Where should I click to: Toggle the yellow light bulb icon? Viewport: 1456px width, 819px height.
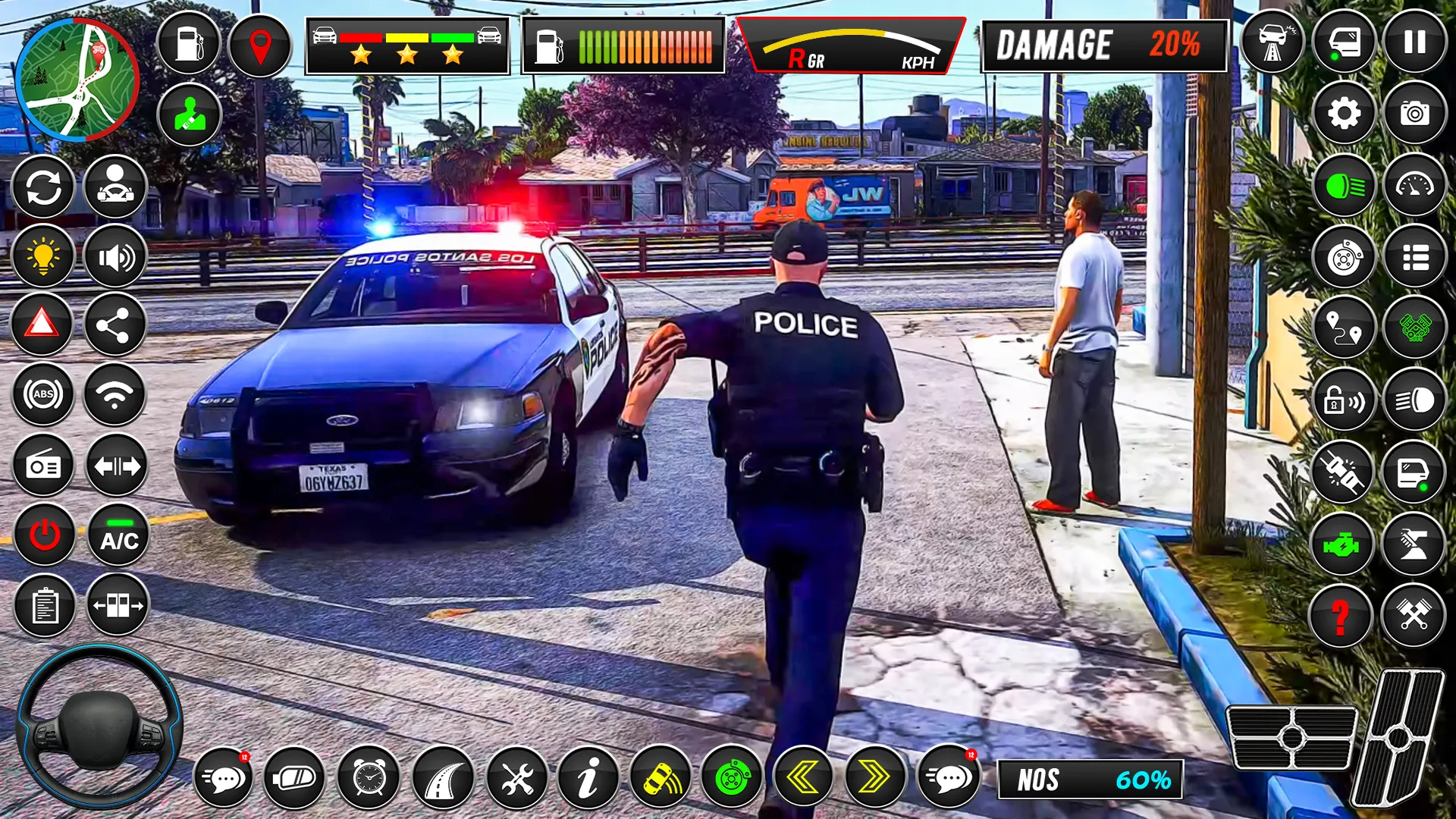[x=43, y=256]
